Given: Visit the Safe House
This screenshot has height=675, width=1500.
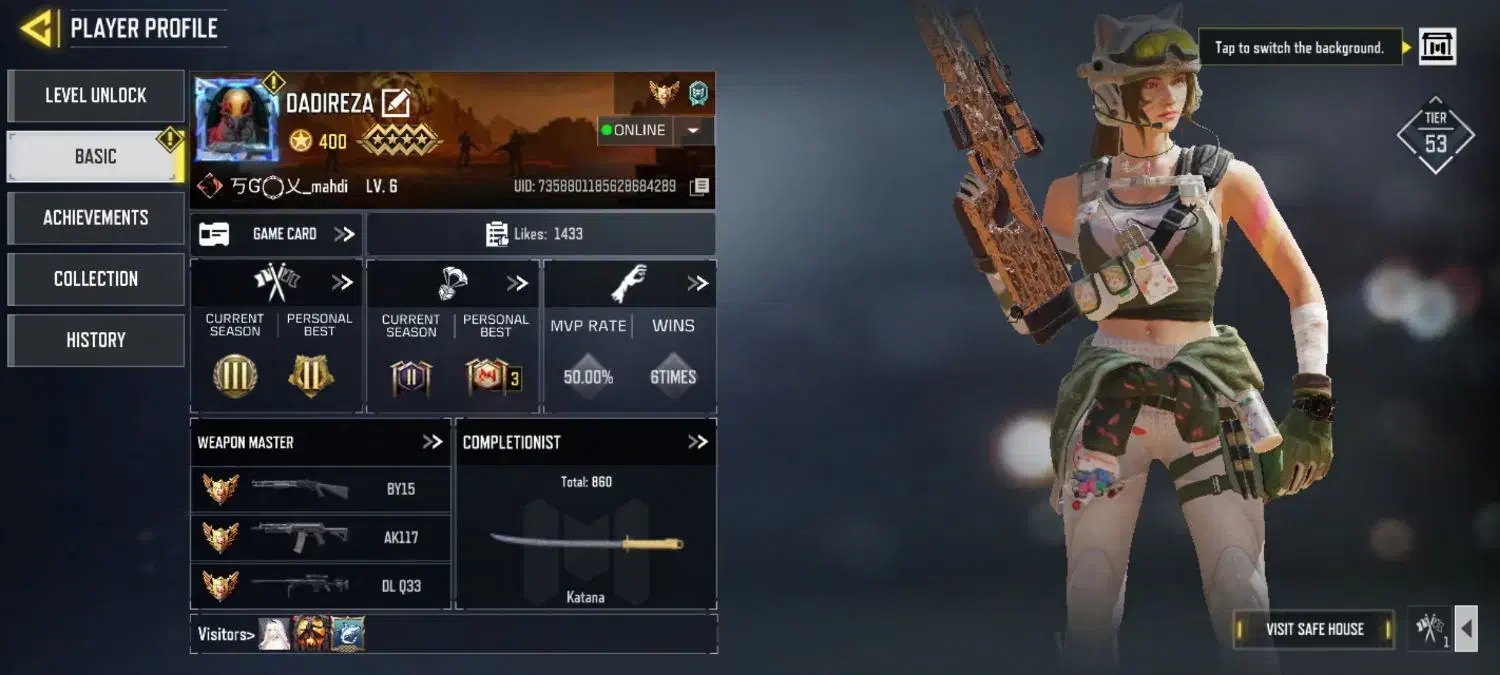Looking at the screenshot, I should 1314,629.
